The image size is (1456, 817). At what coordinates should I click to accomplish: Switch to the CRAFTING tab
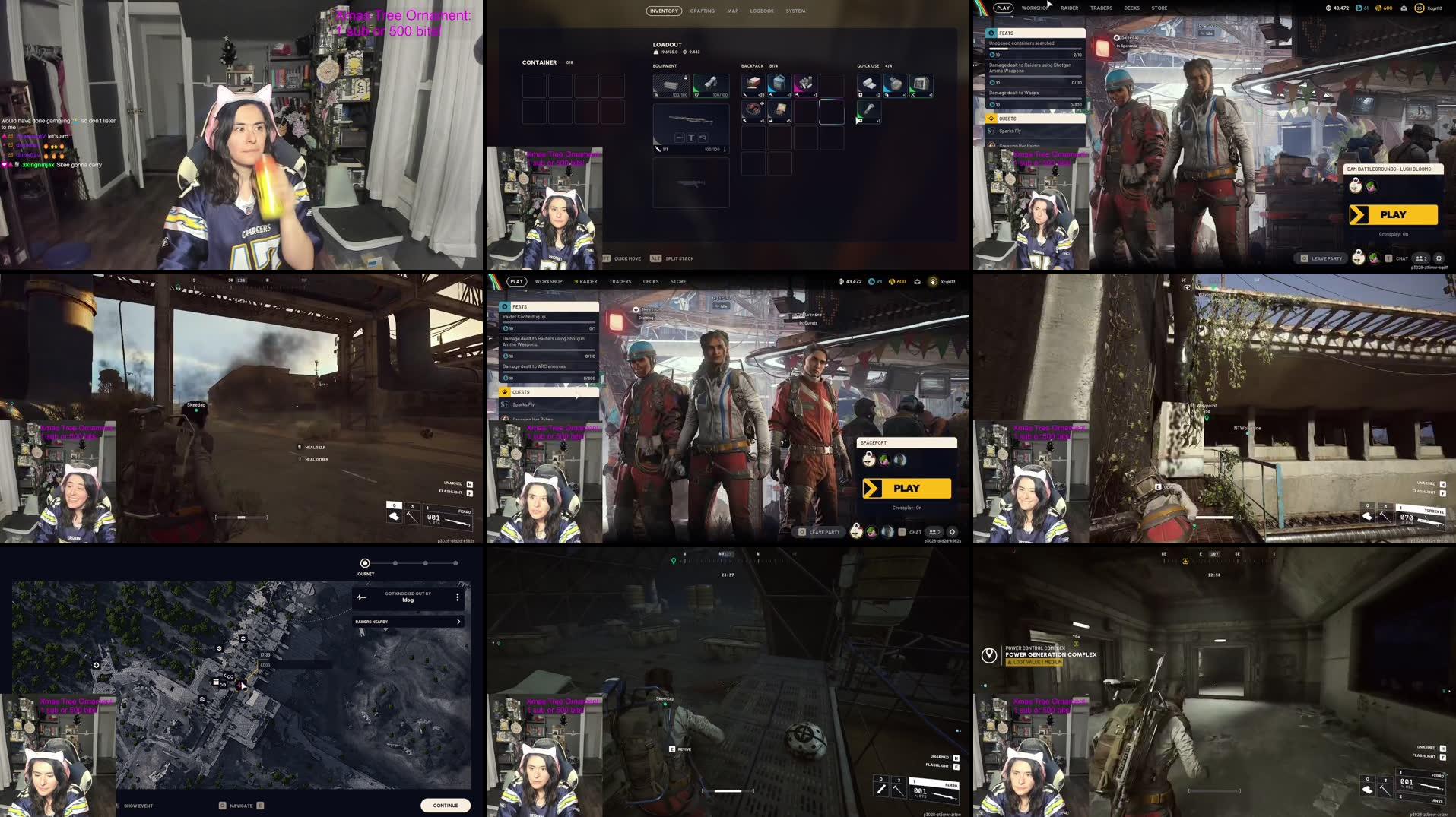pos(702,11)
